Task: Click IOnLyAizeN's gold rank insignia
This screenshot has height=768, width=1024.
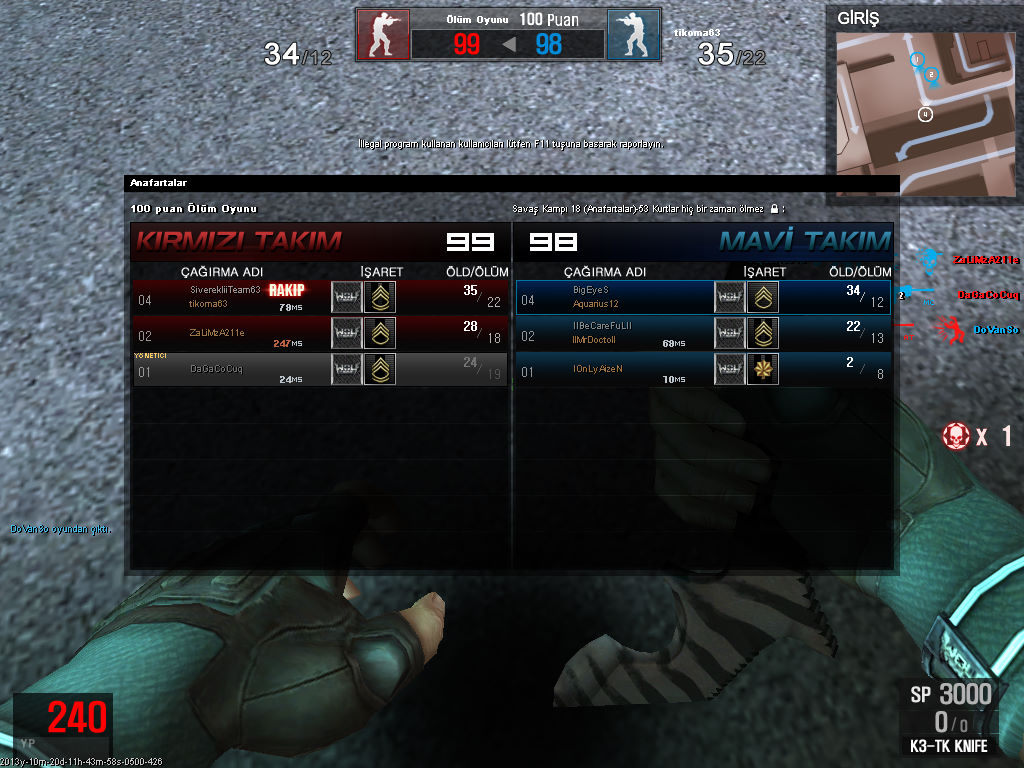Action: coord(763,369)
